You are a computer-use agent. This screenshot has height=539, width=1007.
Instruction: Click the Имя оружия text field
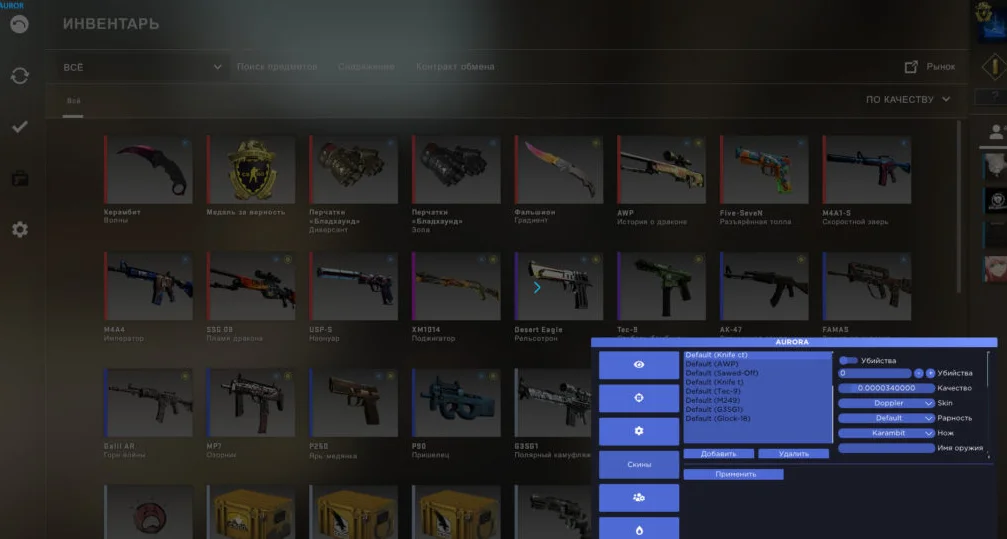pyautogui.click(x=886, y=448)
